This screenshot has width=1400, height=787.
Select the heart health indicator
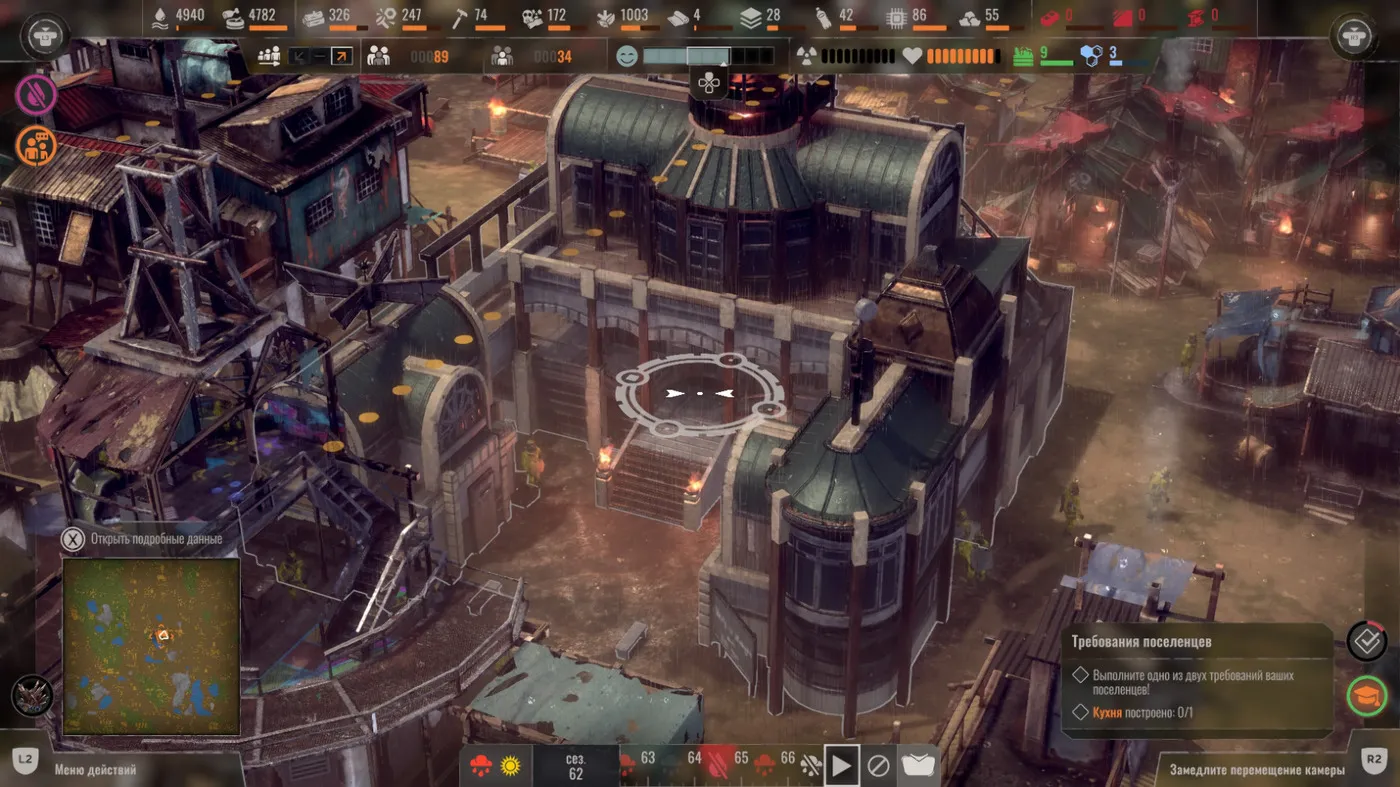coord(911,57)
